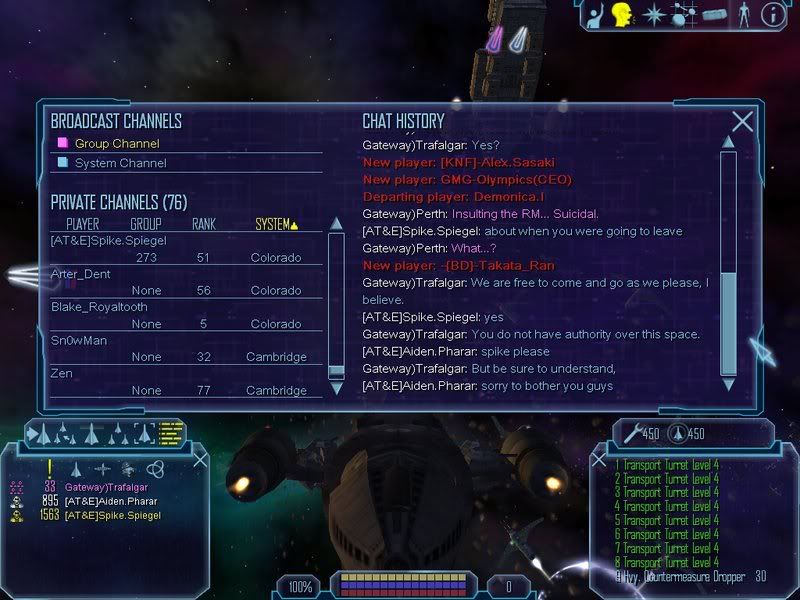Select Arter_Dent from the player list
This screenshot has width=800, height=600.
tap(80, 274)
